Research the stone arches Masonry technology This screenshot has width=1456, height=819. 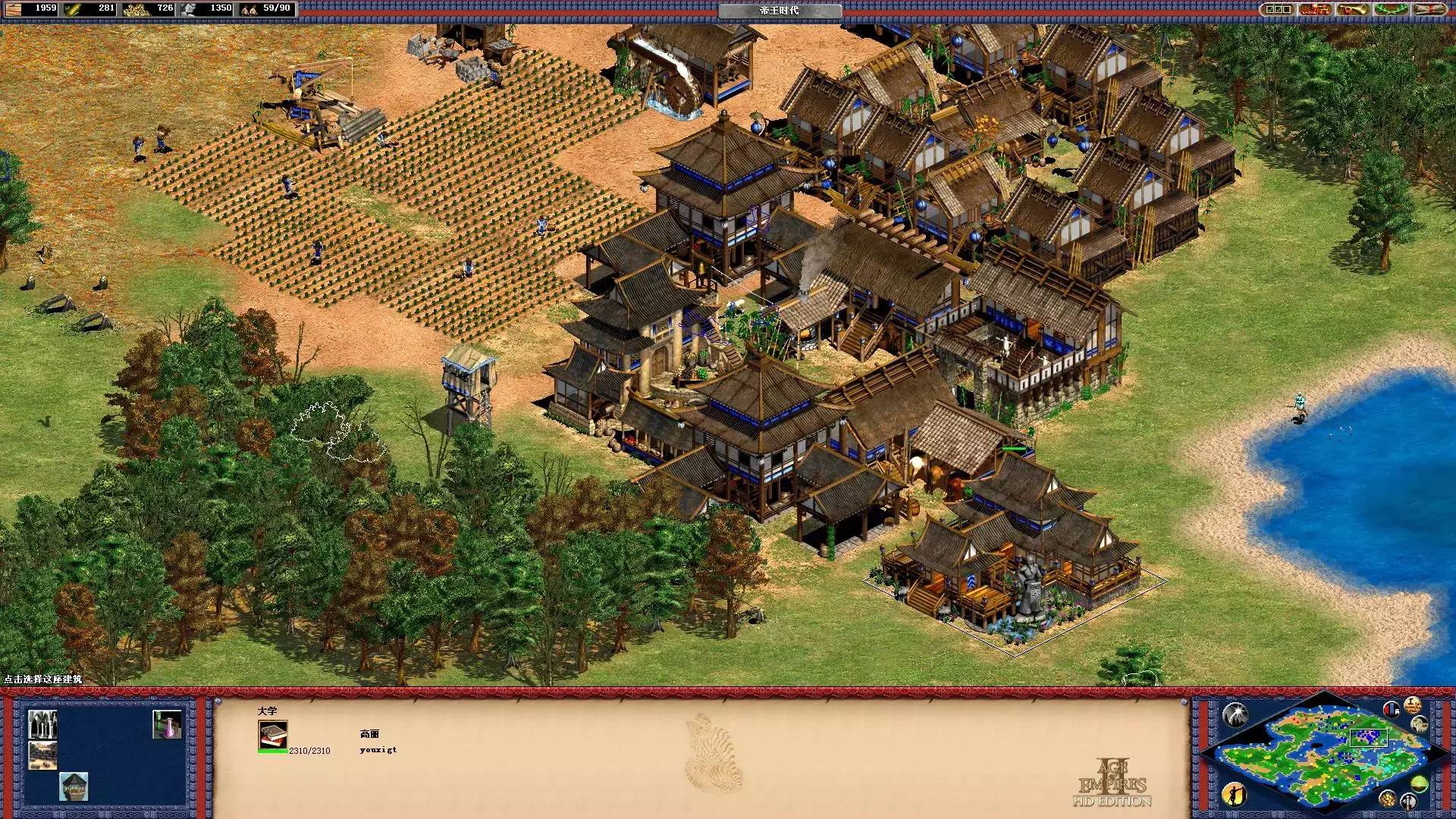click(x=42, y=724)
